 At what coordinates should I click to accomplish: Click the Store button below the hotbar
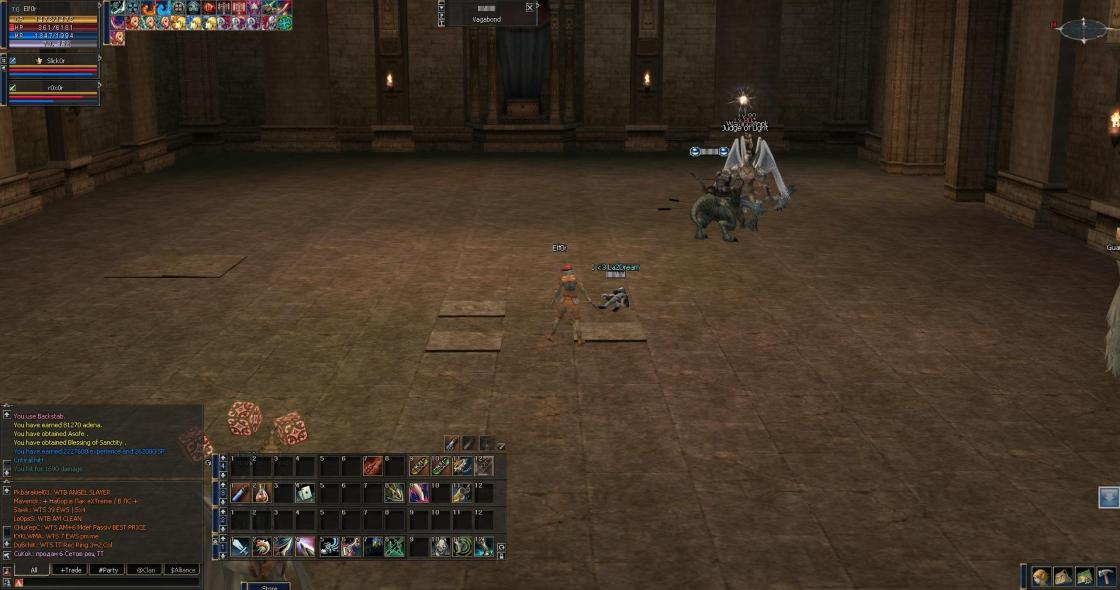click(269, 586)
